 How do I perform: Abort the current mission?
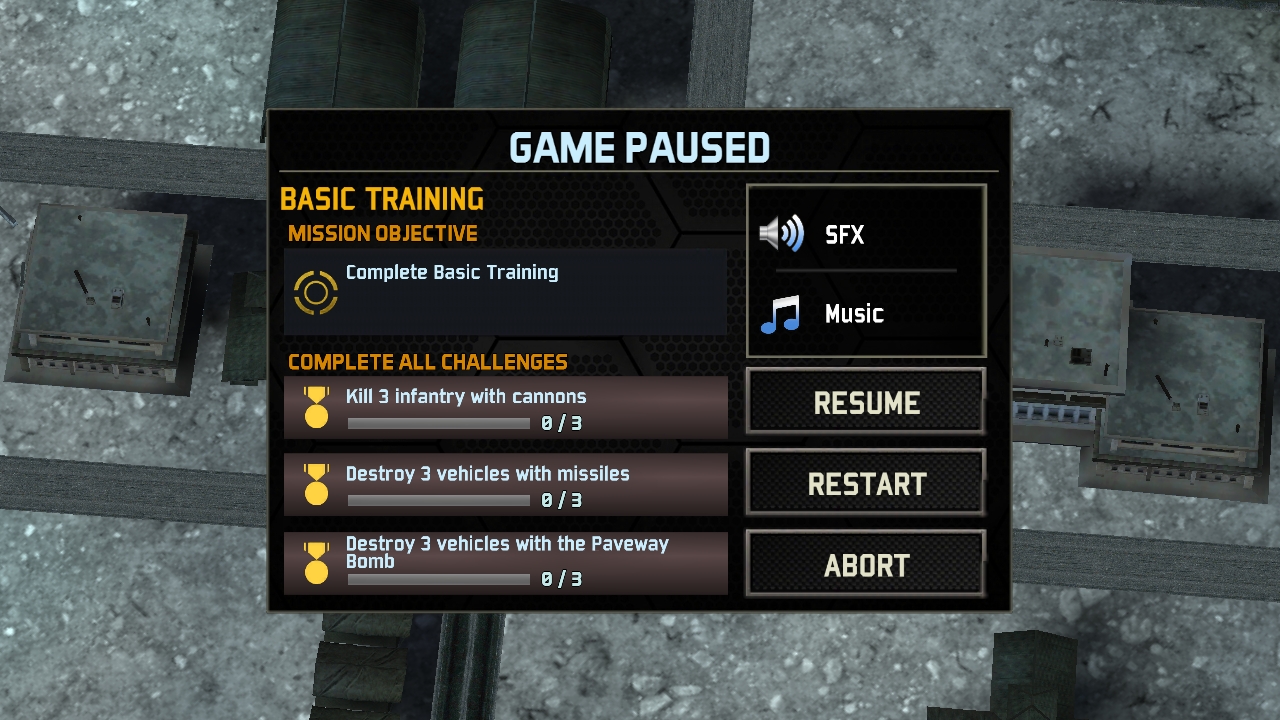[866, 565]
